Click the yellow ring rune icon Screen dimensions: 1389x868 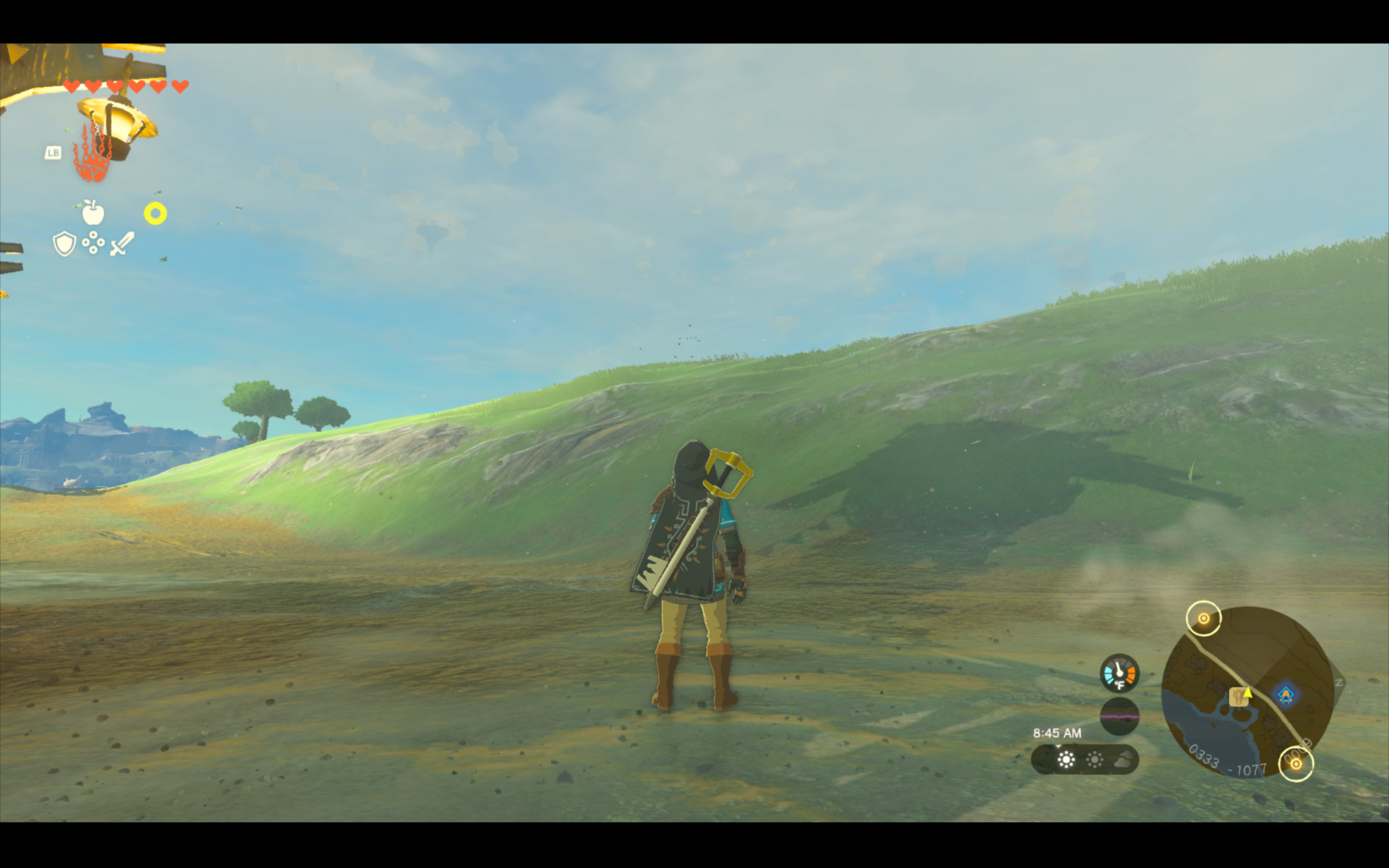click(154, 212)
